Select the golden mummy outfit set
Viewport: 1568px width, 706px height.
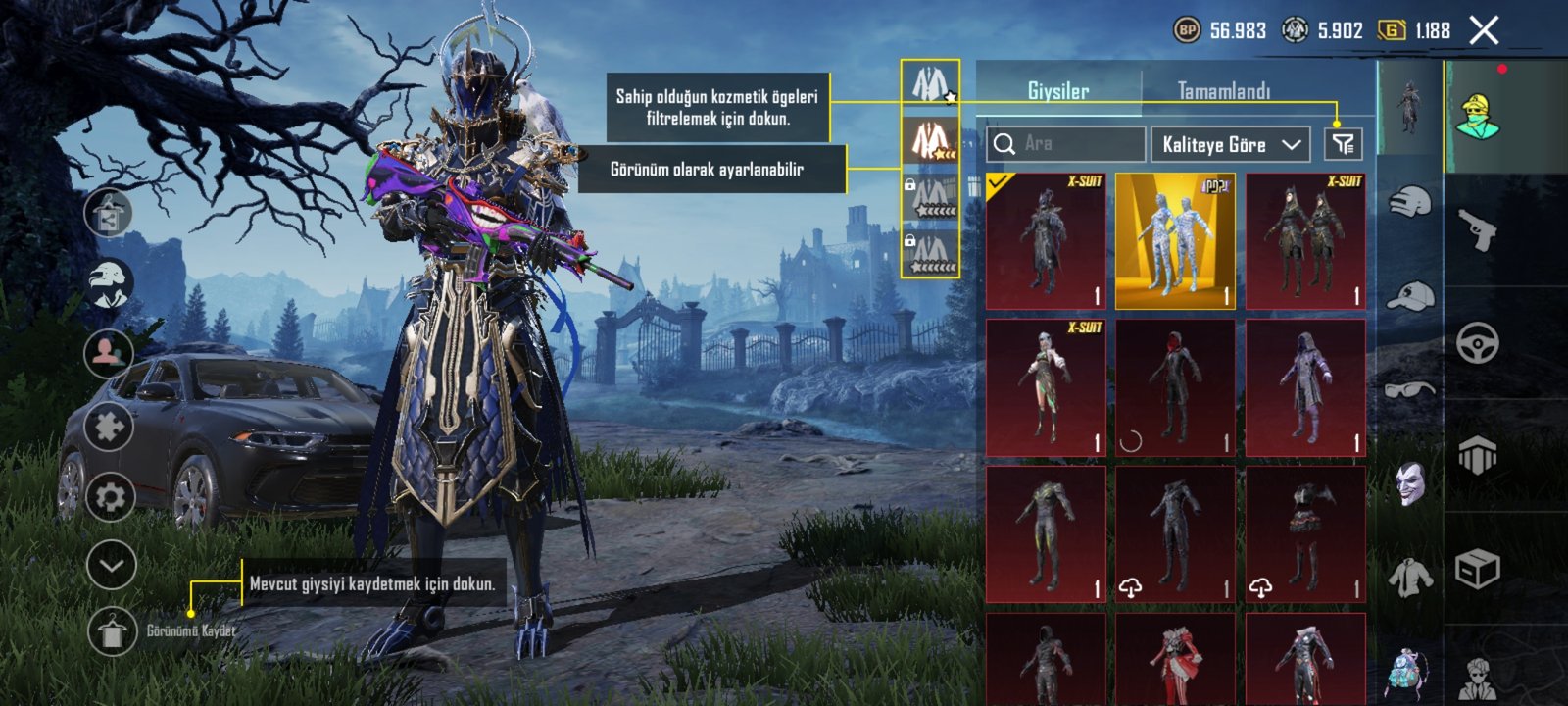tap(1175, 241)
